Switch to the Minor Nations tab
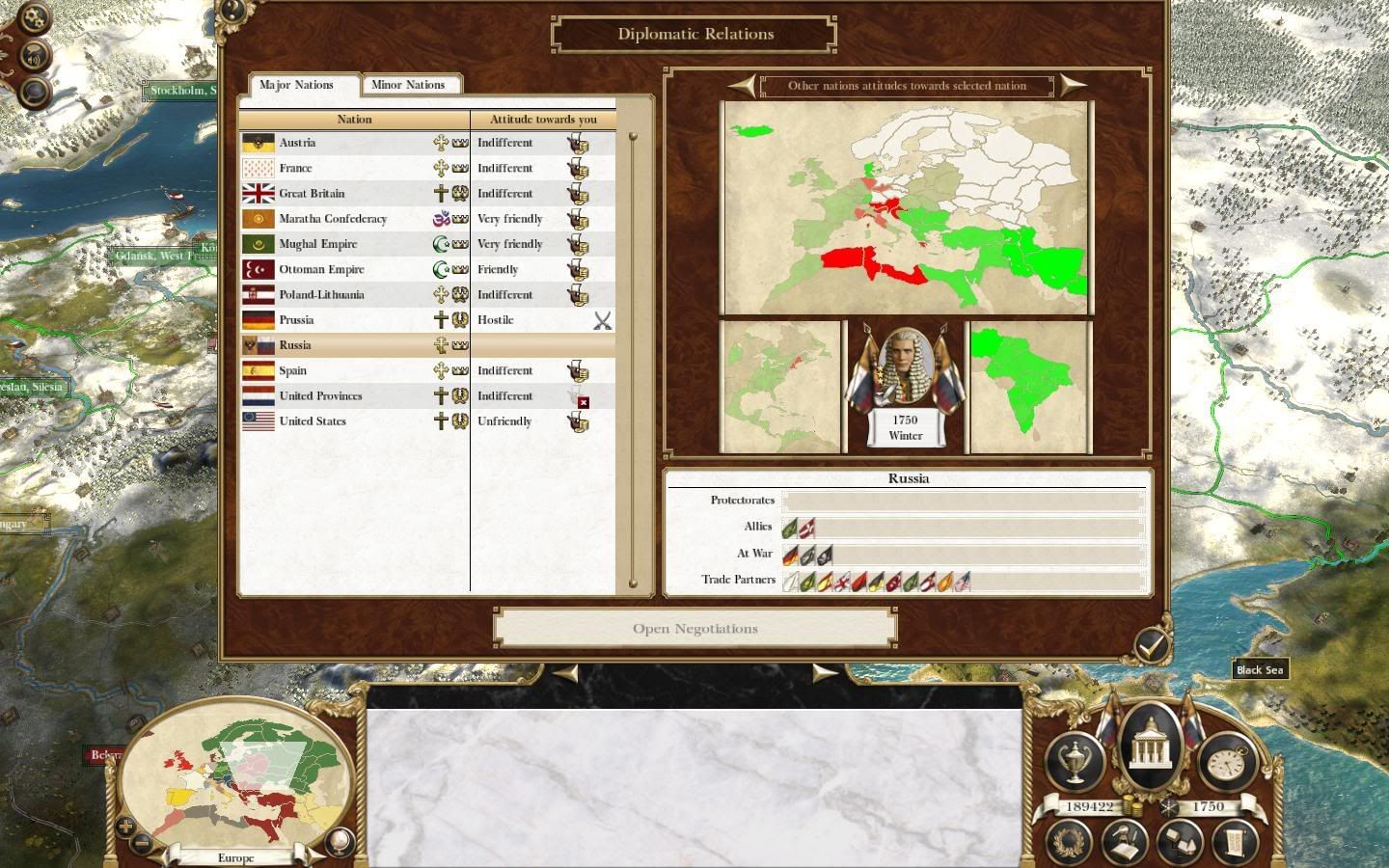Screen dimensions: 1389x868 (408, 85)
